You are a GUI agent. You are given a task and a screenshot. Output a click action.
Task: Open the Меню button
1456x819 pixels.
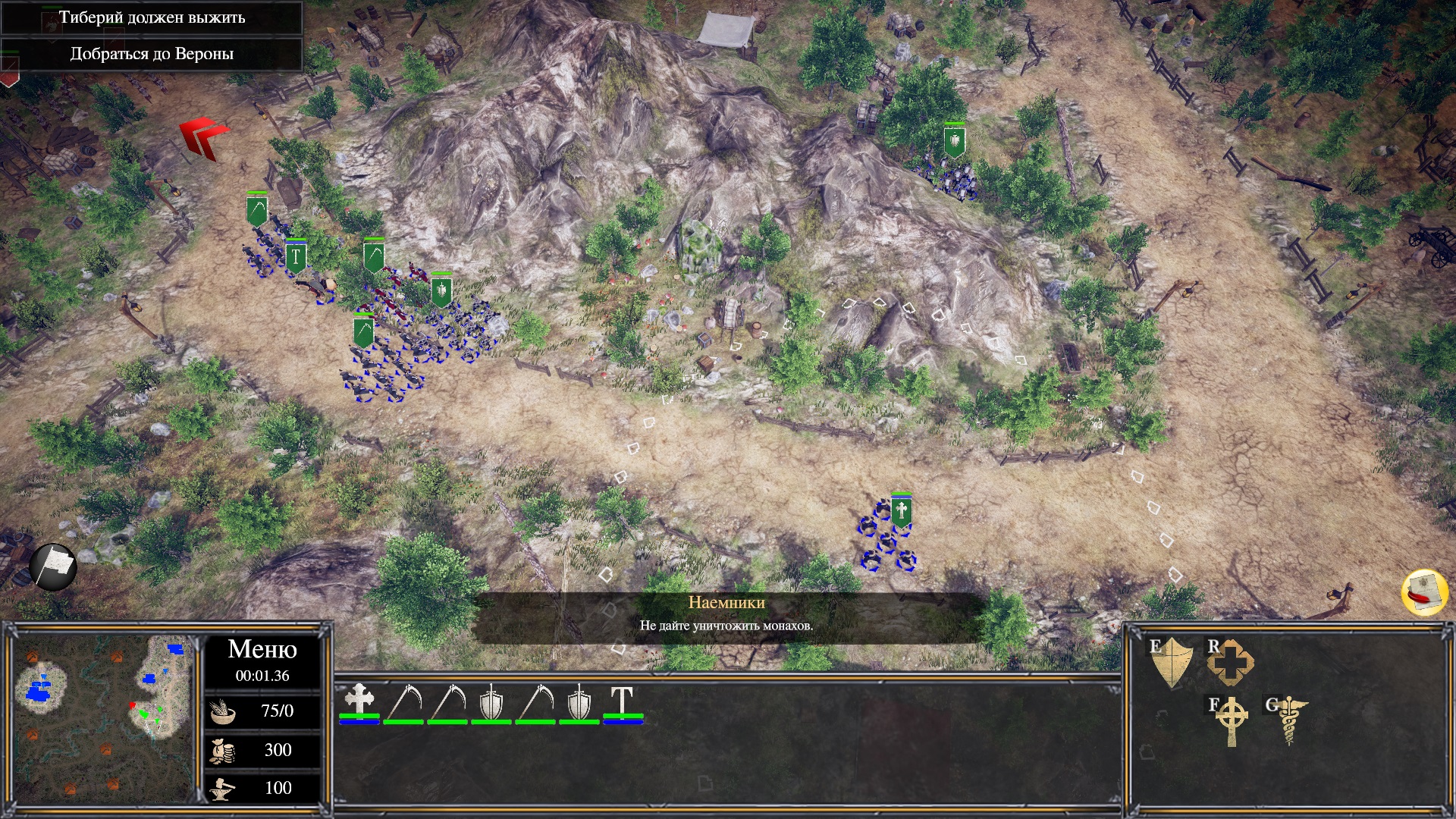(x=262, y=650)
